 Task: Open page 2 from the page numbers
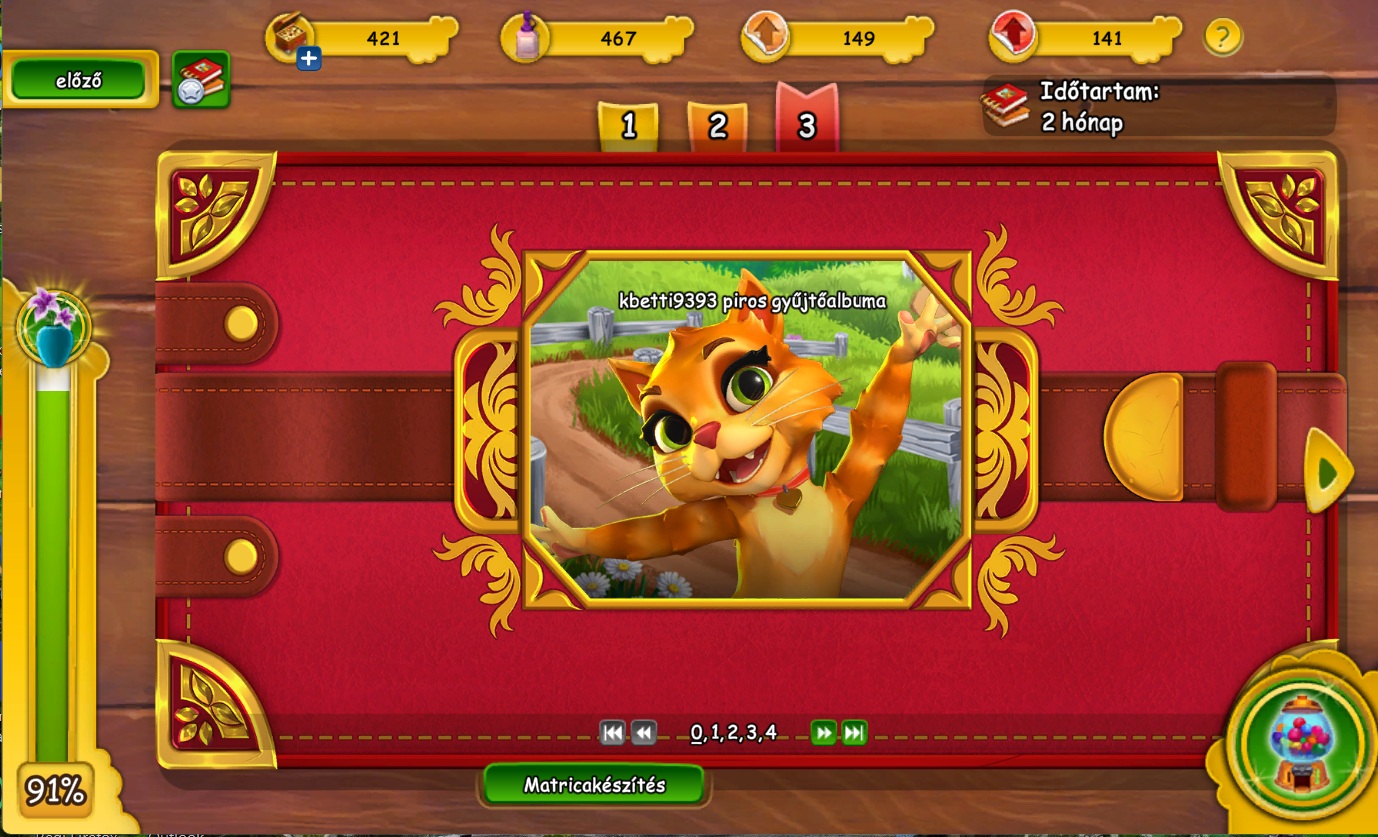[733, 732]
